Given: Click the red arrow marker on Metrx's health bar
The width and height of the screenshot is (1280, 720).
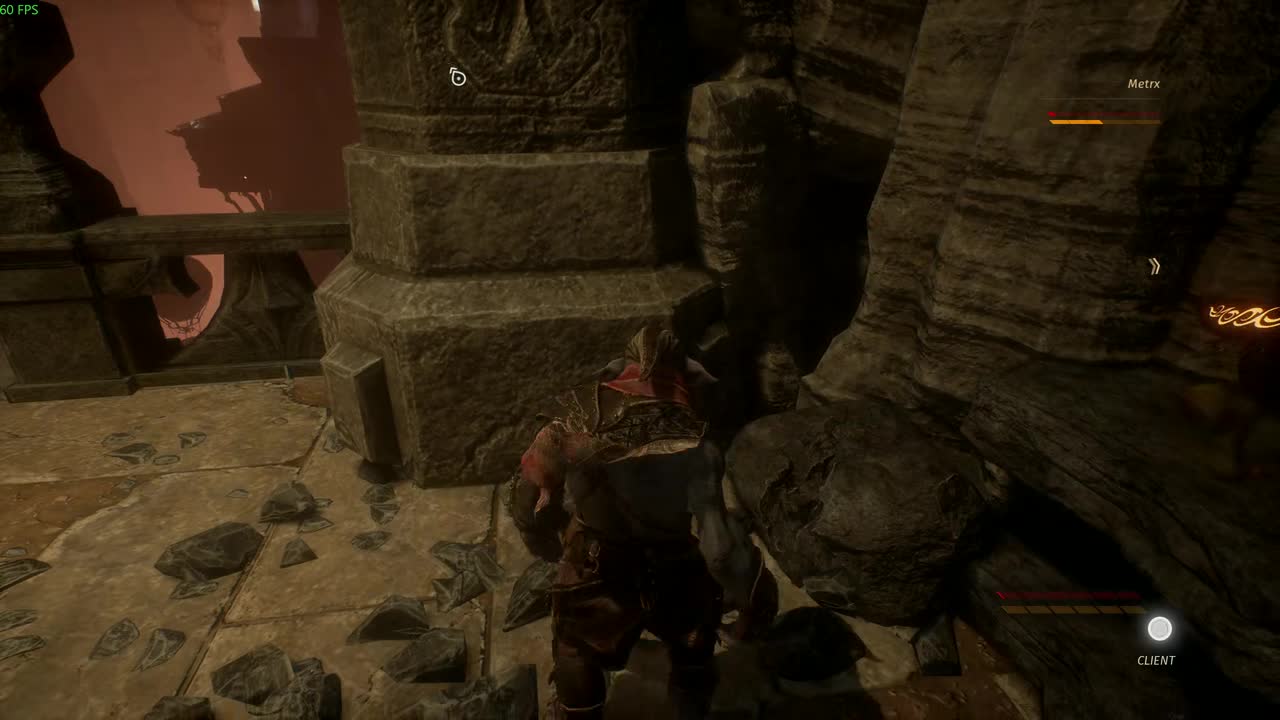Looking at the screenshot, I should [1052, 115].
